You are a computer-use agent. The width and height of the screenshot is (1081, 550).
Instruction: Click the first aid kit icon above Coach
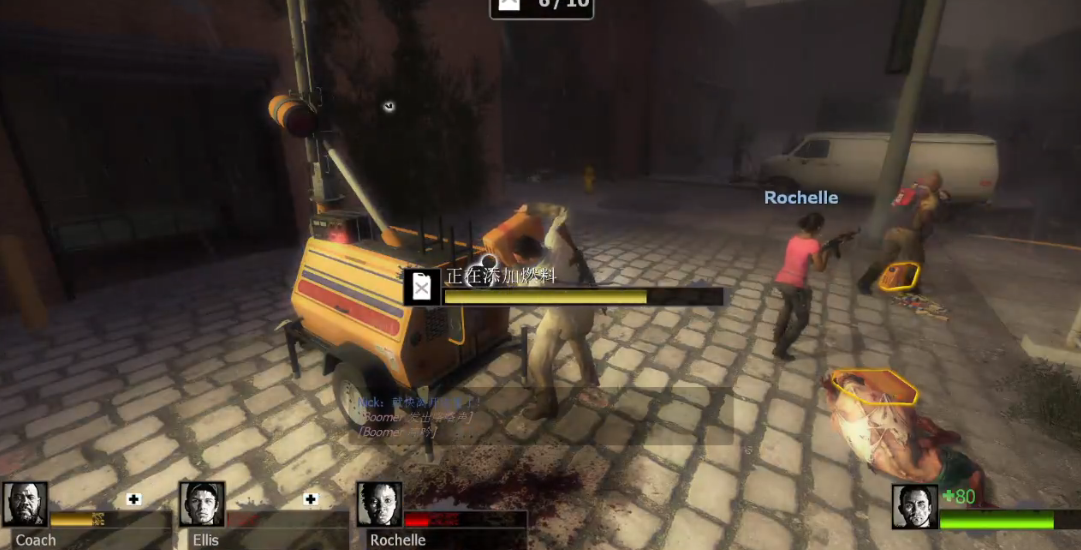pos(134,499)
